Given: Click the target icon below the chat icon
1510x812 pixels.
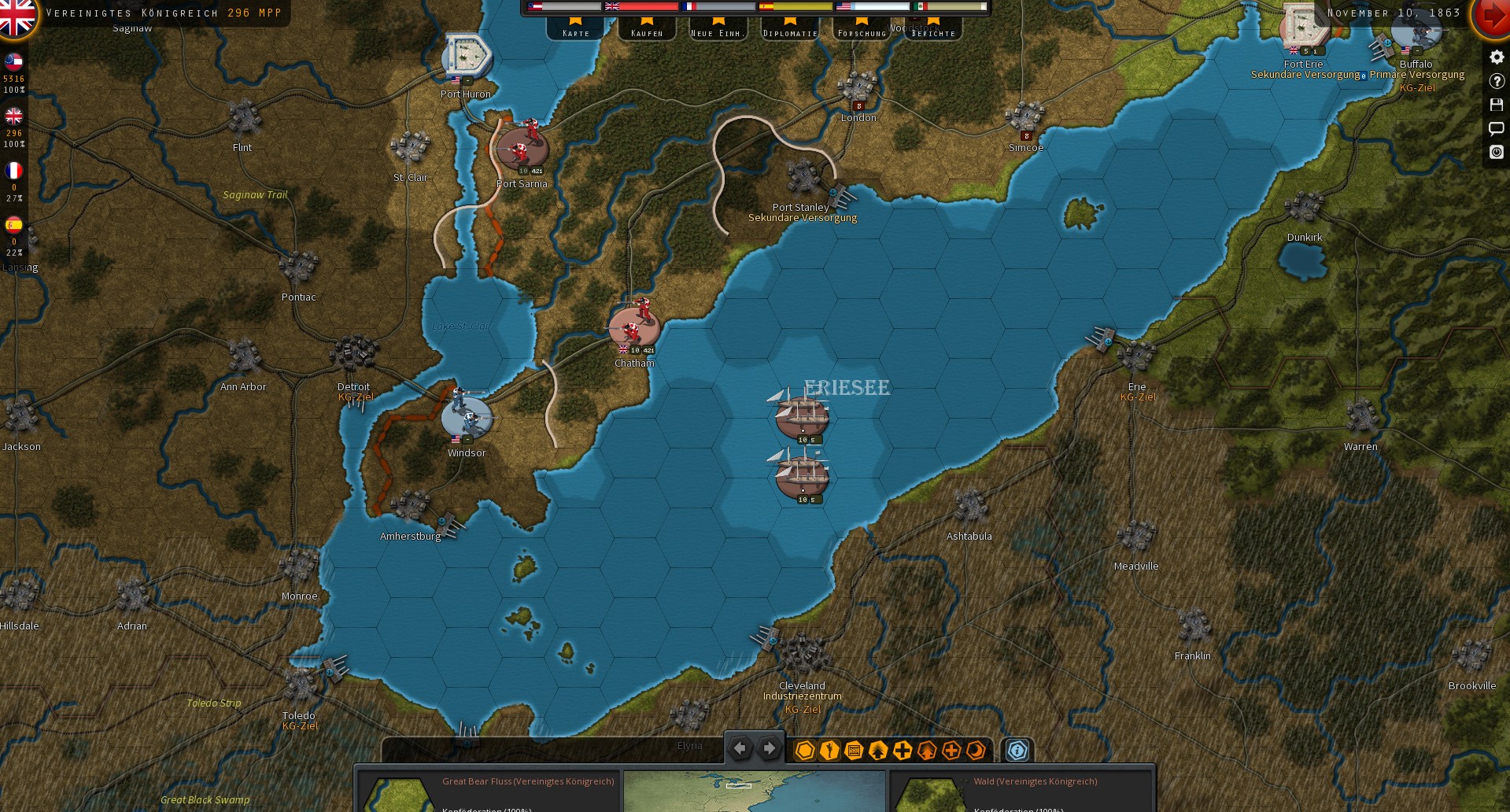Looking at the screenshot, I should tap(1497, 153).
